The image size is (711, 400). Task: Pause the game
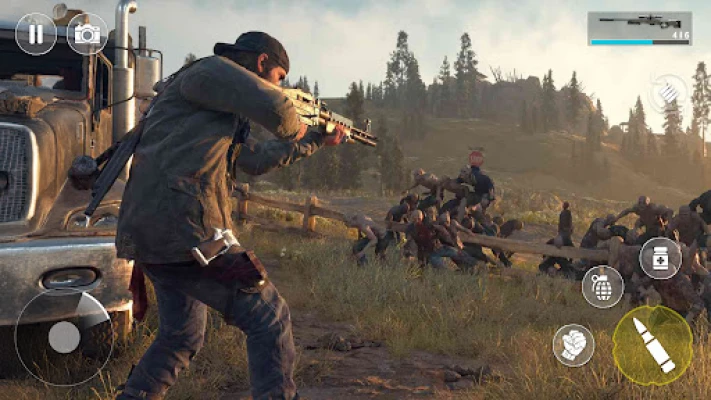click(36, 34)
